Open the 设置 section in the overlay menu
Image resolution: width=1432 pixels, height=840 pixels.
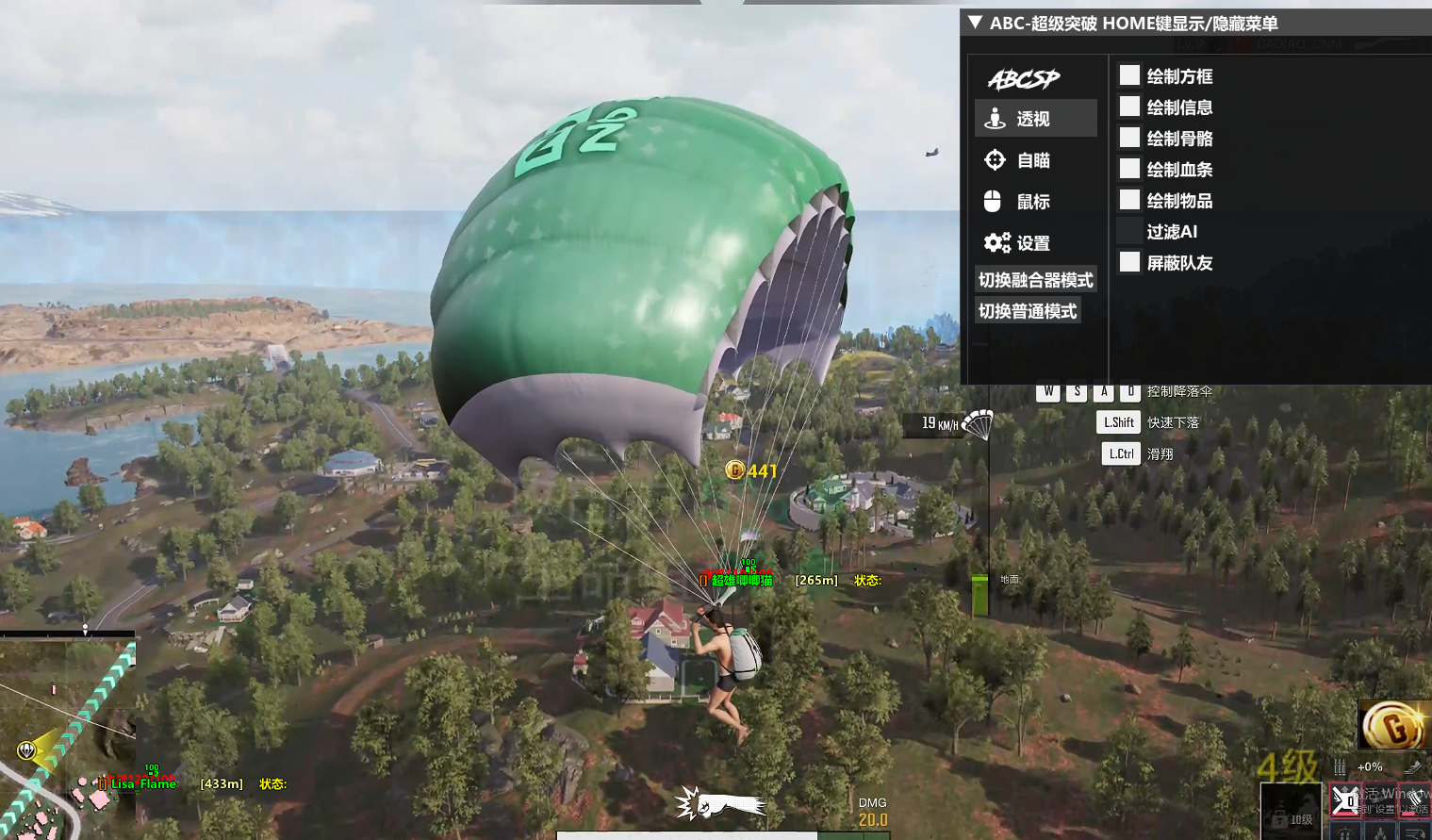tap(1033, 243)
